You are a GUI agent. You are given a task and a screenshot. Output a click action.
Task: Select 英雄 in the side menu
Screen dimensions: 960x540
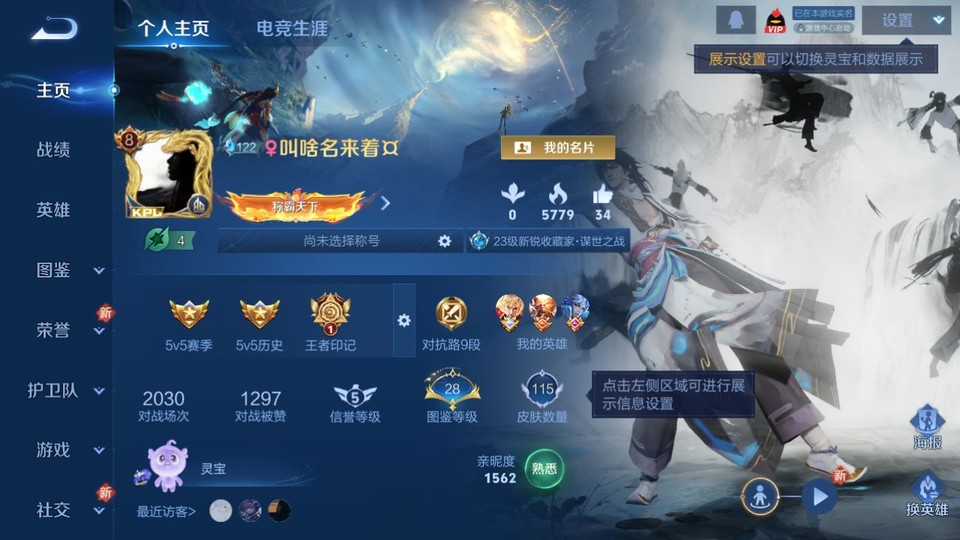54,210
